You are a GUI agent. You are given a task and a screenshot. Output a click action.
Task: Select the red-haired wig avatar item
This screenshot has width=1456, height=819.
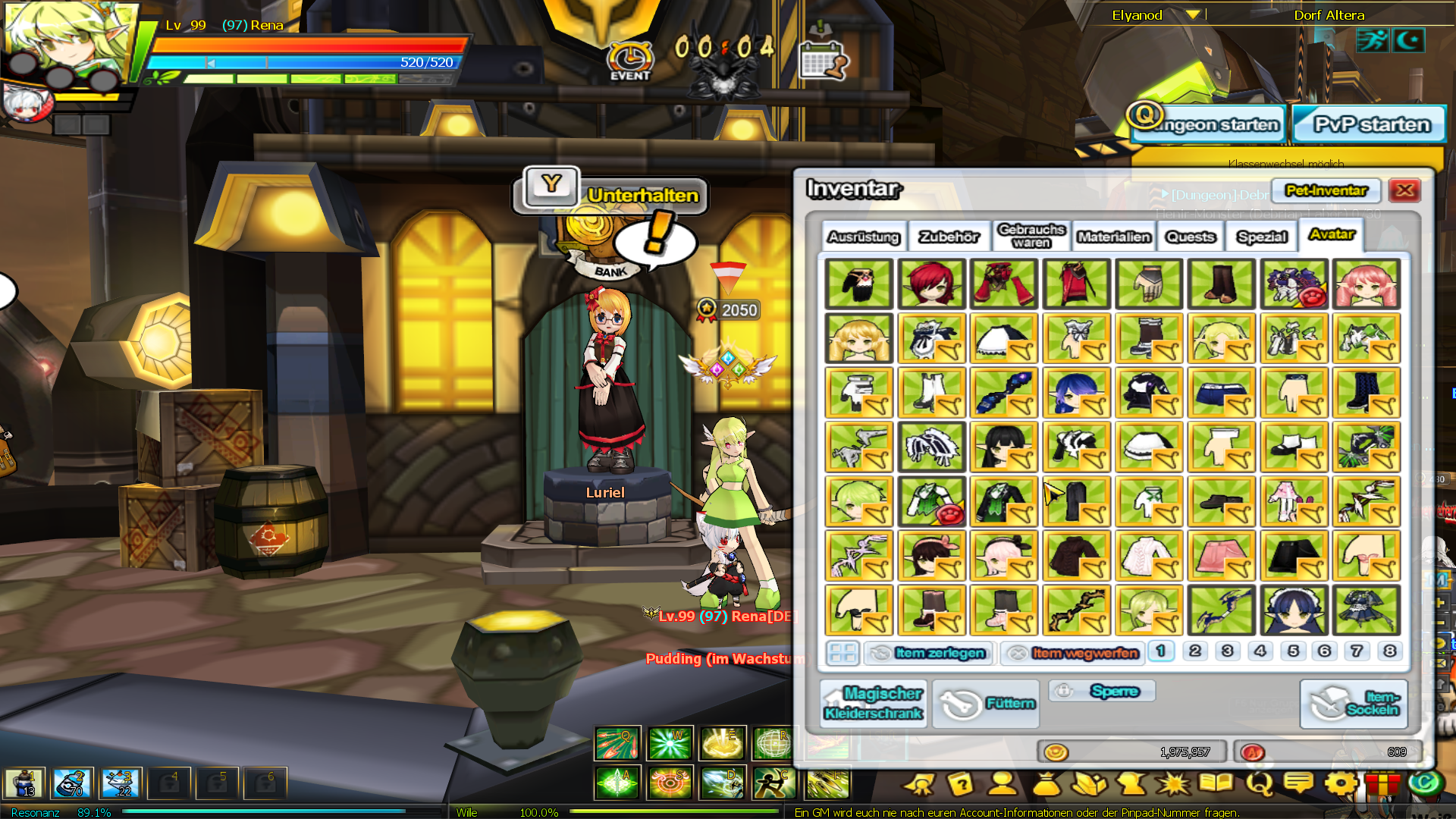(x=931, y=284)
